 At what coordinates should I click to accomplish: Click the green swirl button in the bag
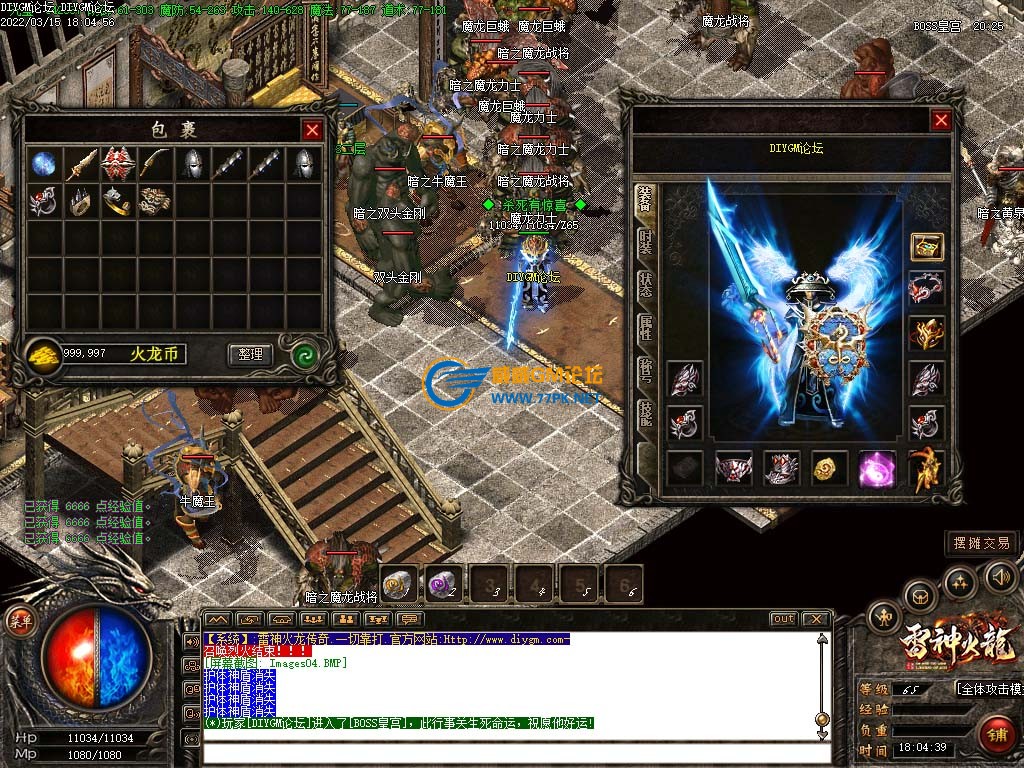pyautogui.click(x=304, y=354)
